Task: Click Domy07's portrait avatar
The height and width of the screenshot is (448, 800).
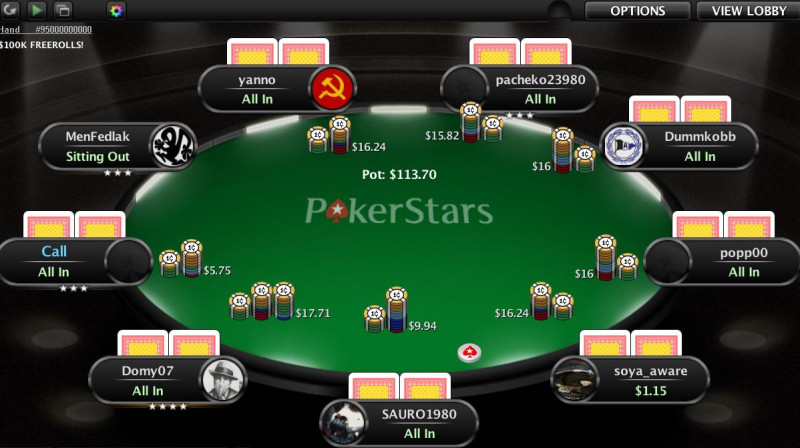Action: pyautogui.click(x=222, y=380)
